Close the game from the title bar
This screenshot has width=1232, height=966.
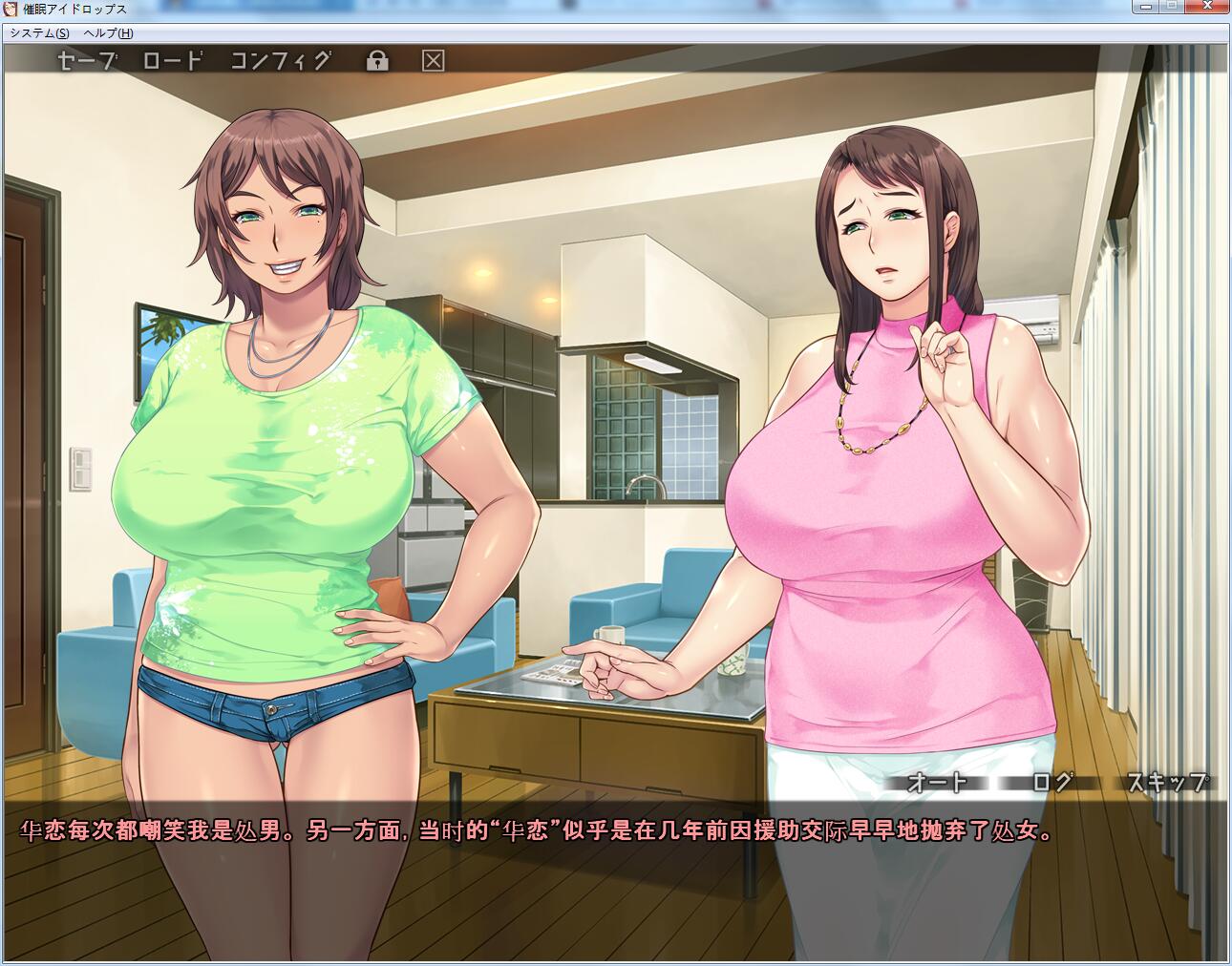click(x=1209, y=7)
